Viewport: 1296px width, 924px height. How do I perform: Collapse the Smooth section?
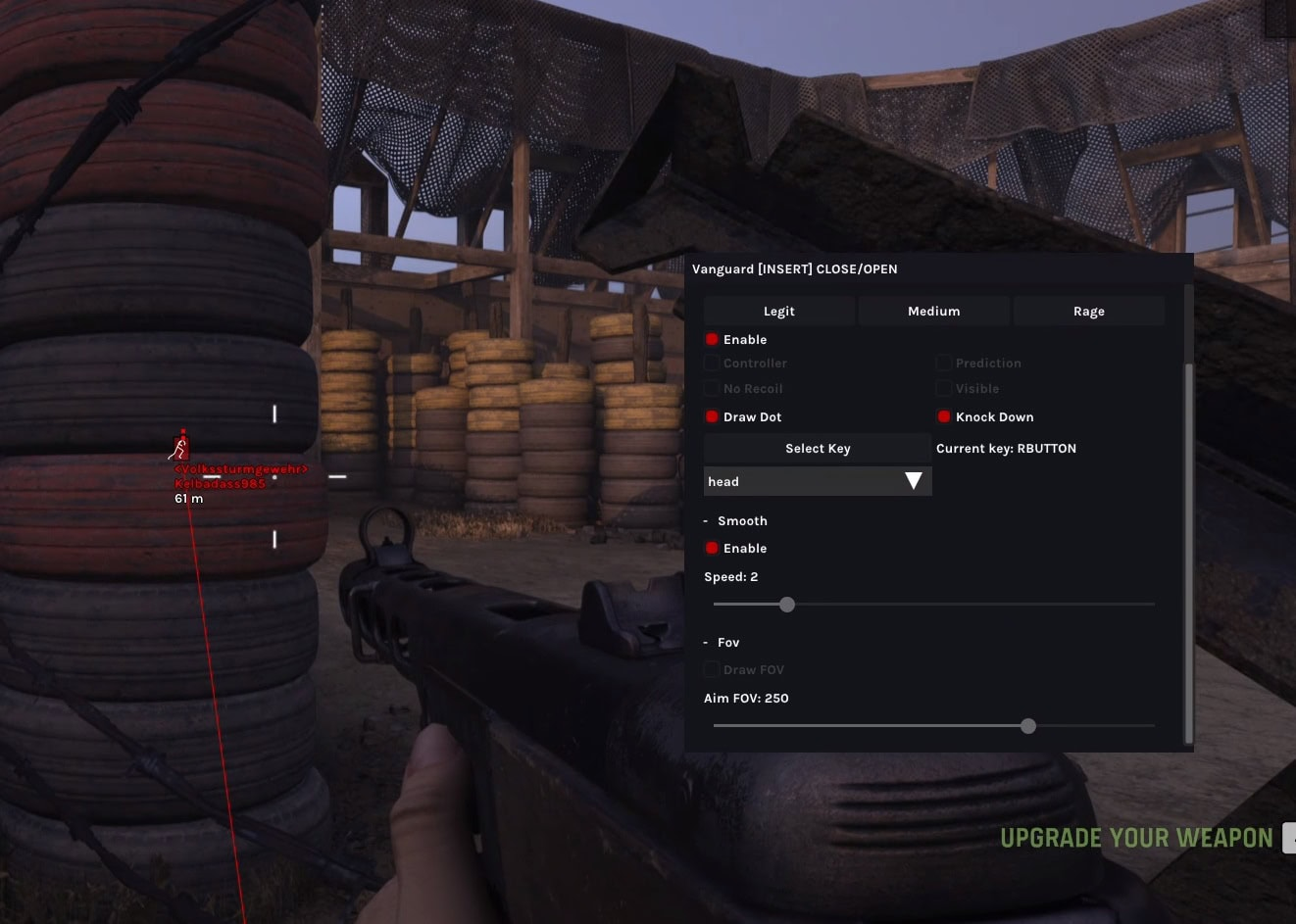click(x=706, y=520)
